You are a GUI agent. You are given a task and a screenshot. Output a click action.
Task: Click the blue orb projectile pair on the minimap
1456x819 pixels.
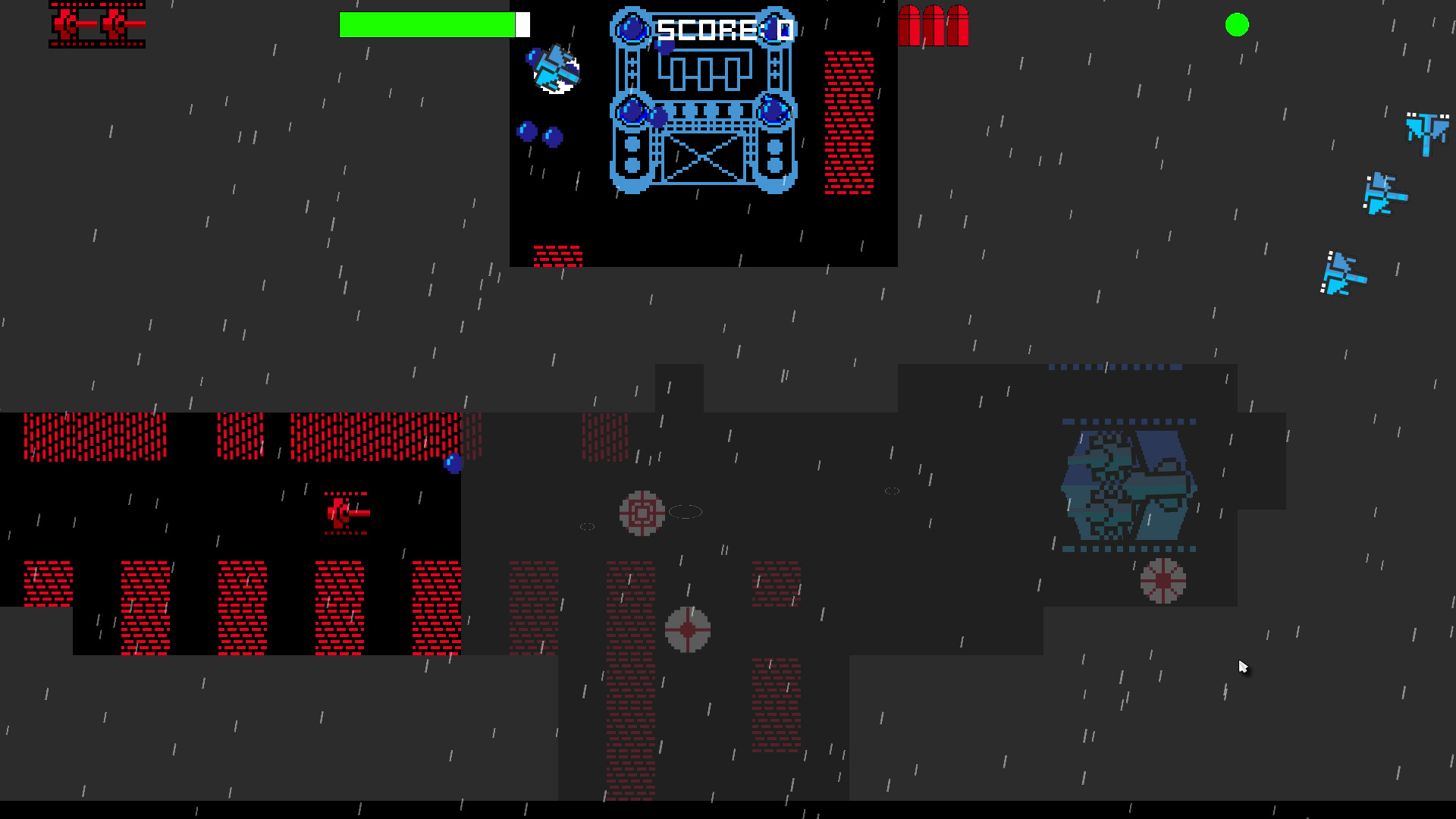540,135
